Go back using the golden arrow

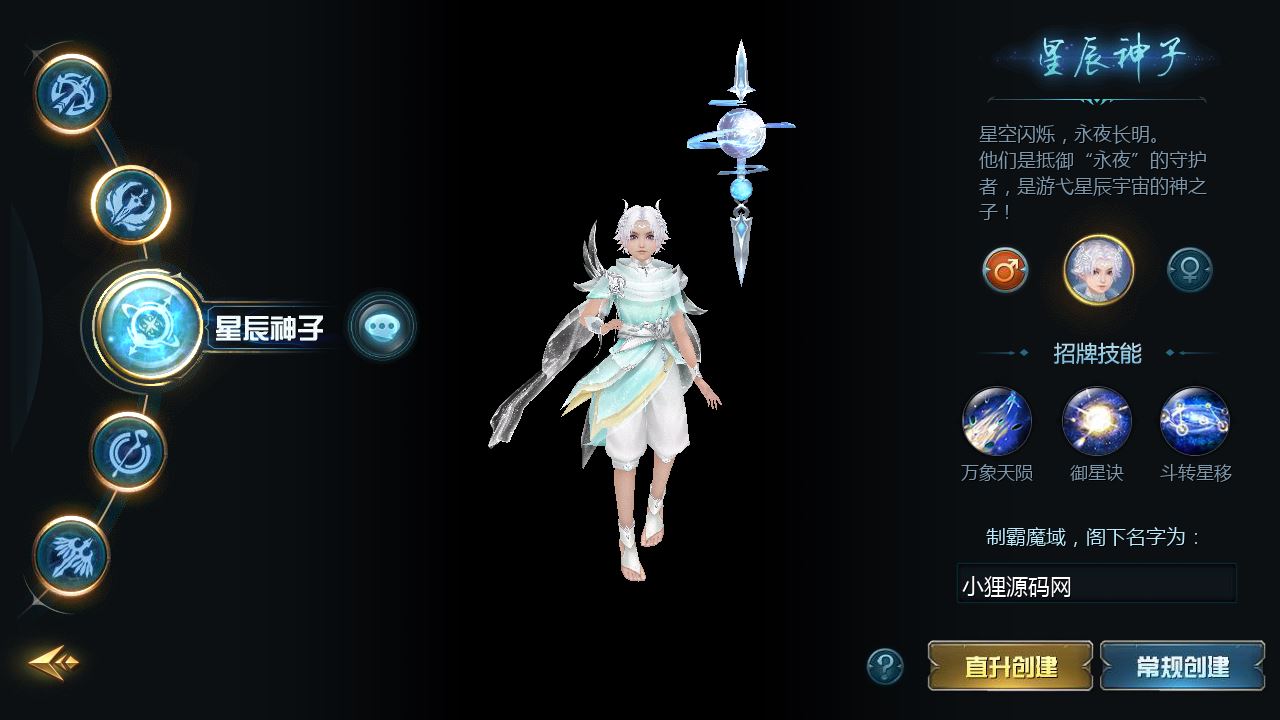click(53, 662)
